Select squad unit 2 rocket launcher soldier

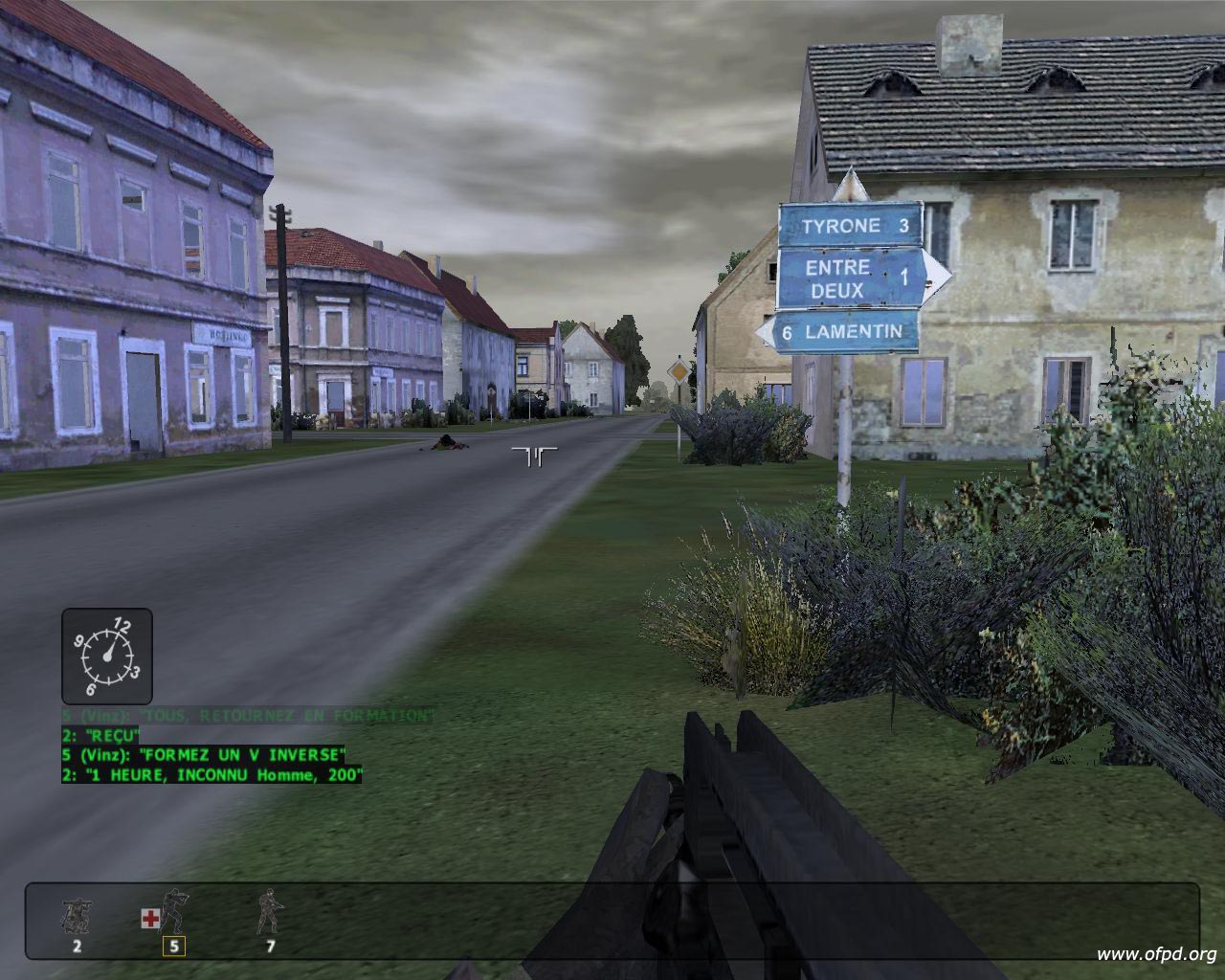76,918
